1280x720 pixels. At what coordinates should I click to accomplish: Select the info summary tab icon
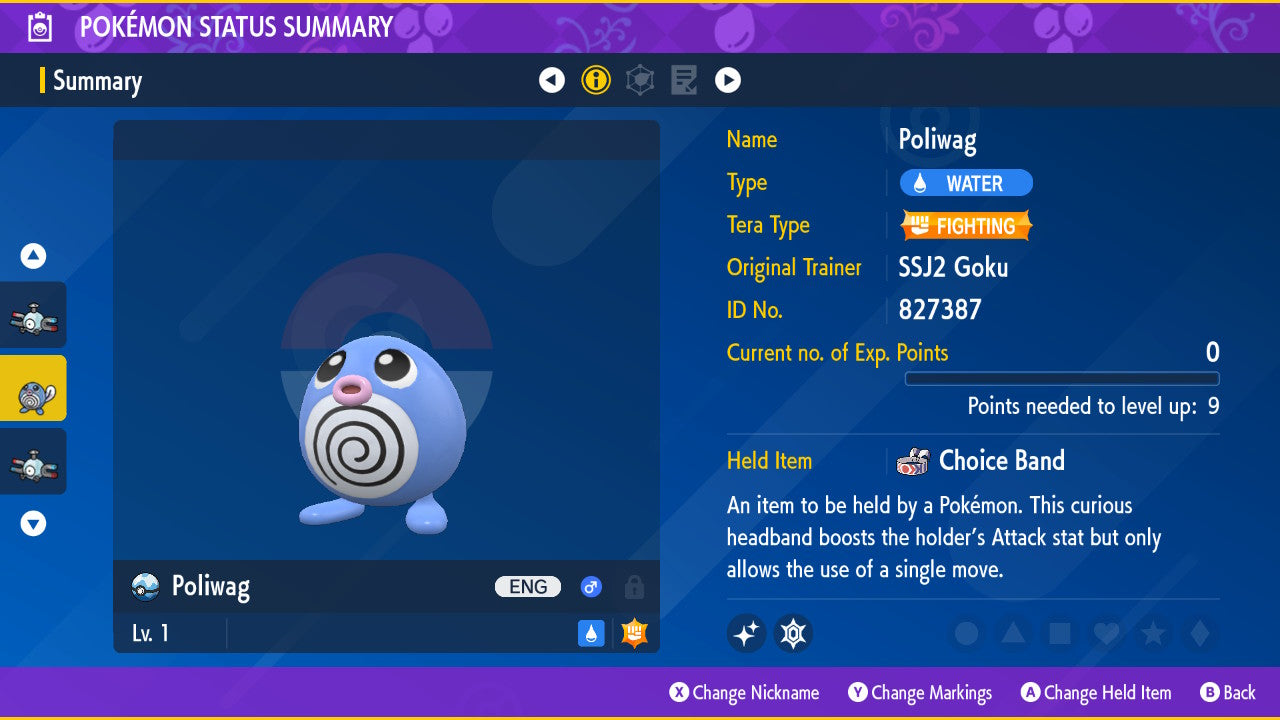tap(596, 80)
